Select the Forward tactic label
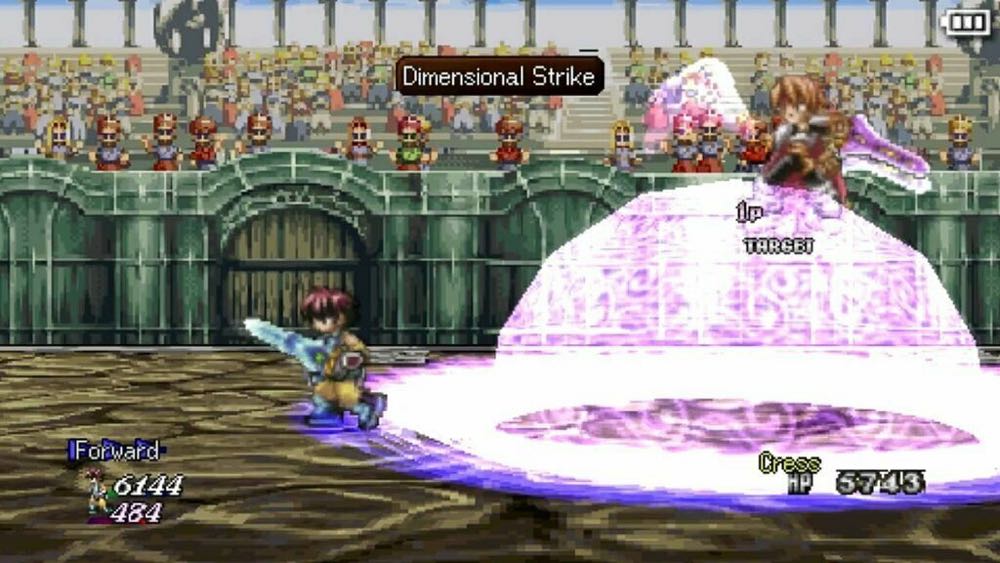This screenshot has height=563, width=1000. [x=115, y=451]
